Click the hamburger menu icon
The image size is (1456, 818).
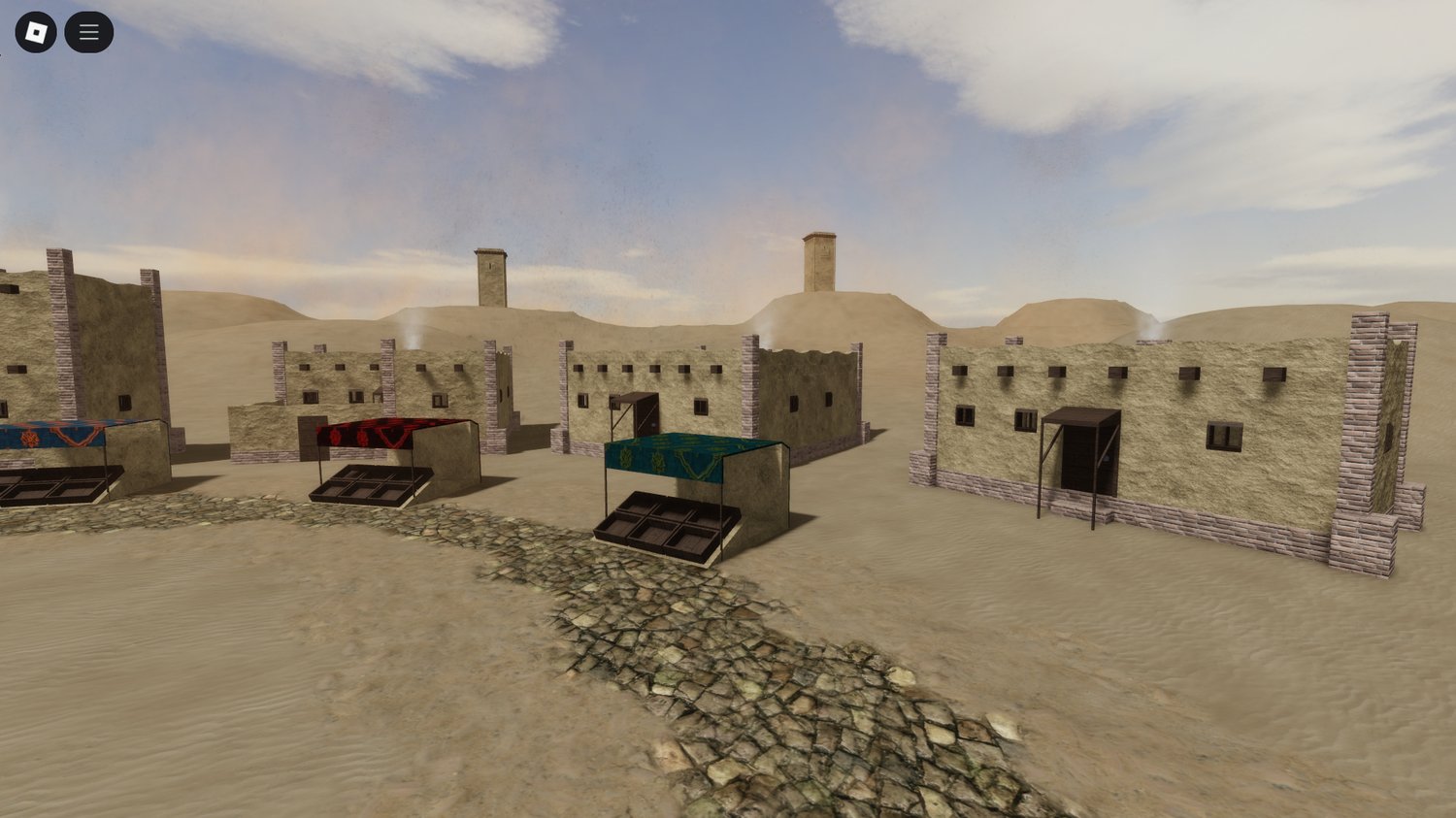(87, 30)
